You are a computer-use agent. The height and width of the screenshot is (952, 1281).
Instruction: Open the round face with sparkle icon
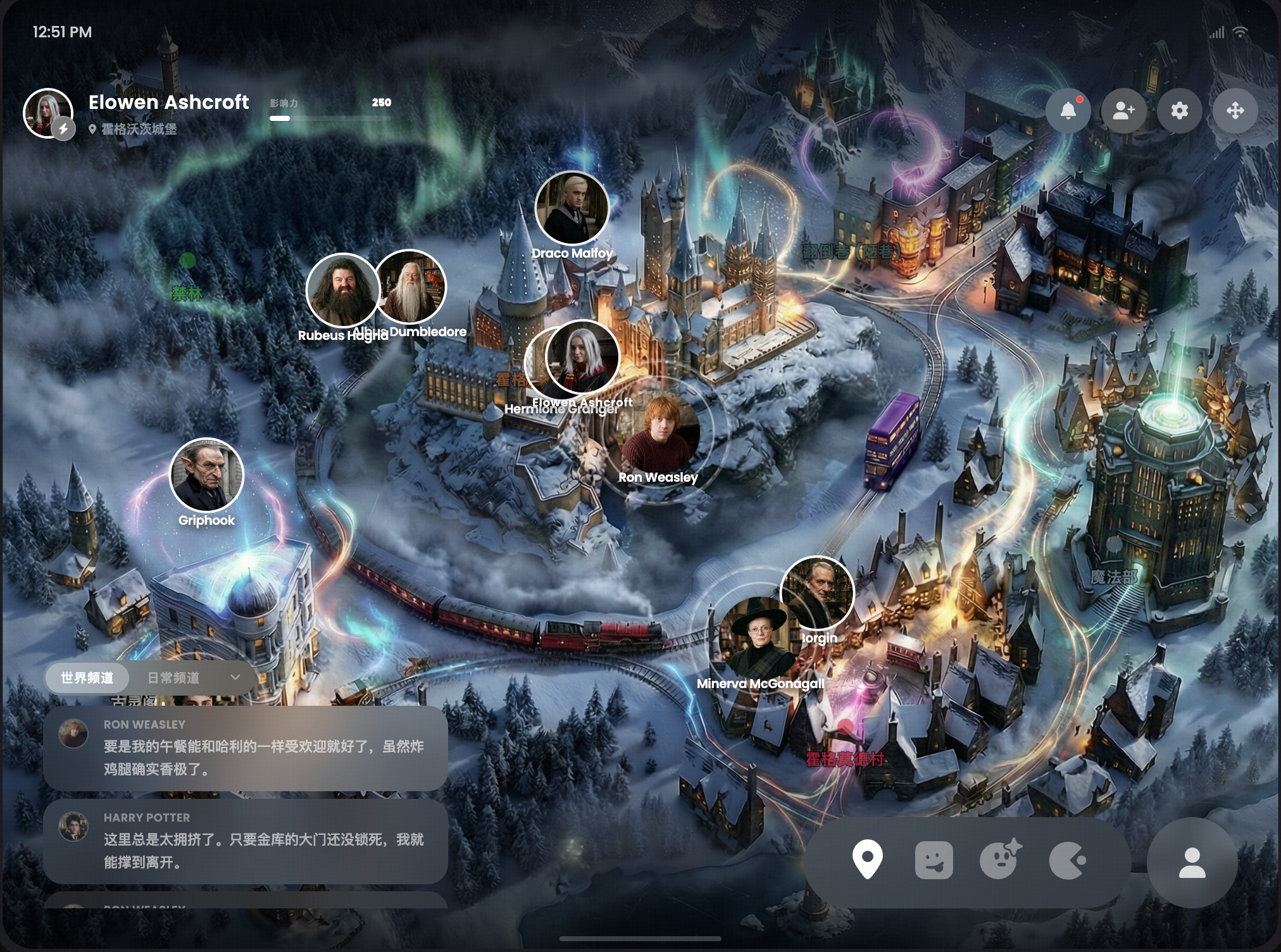[x=1000, y=860]
